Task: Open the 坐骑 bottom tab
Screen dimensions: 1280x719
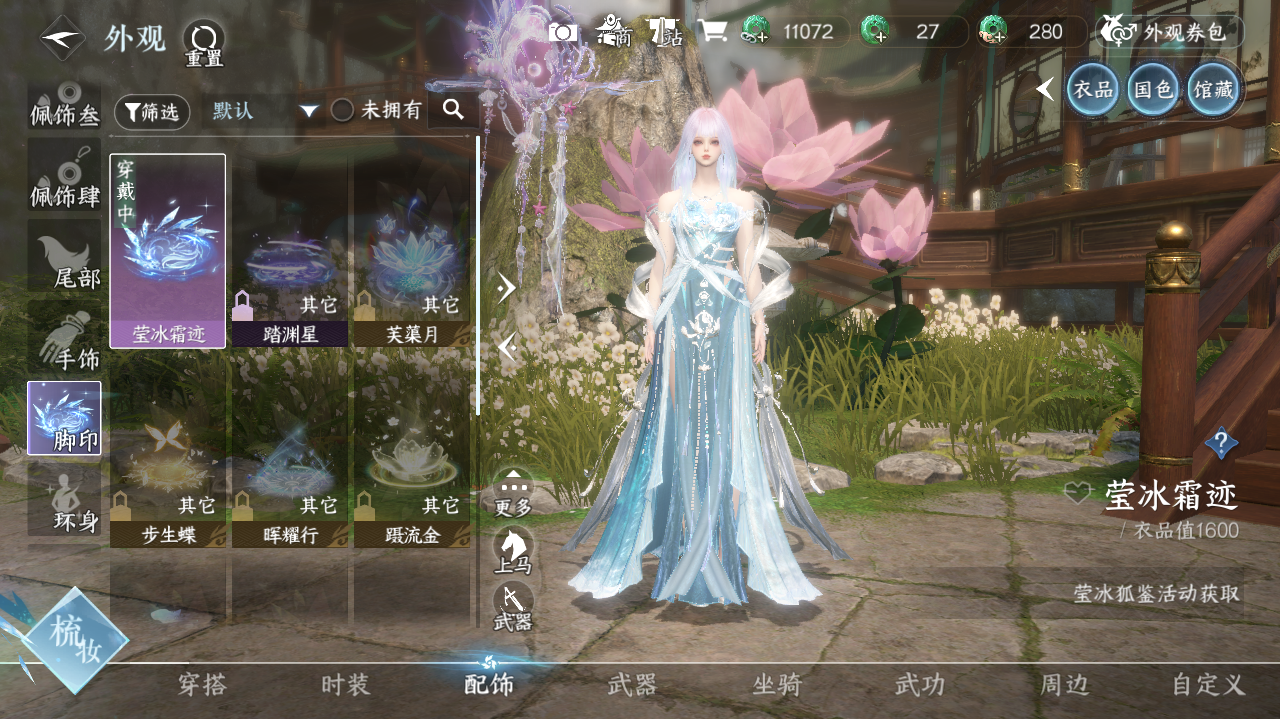Action: [777, 685]
